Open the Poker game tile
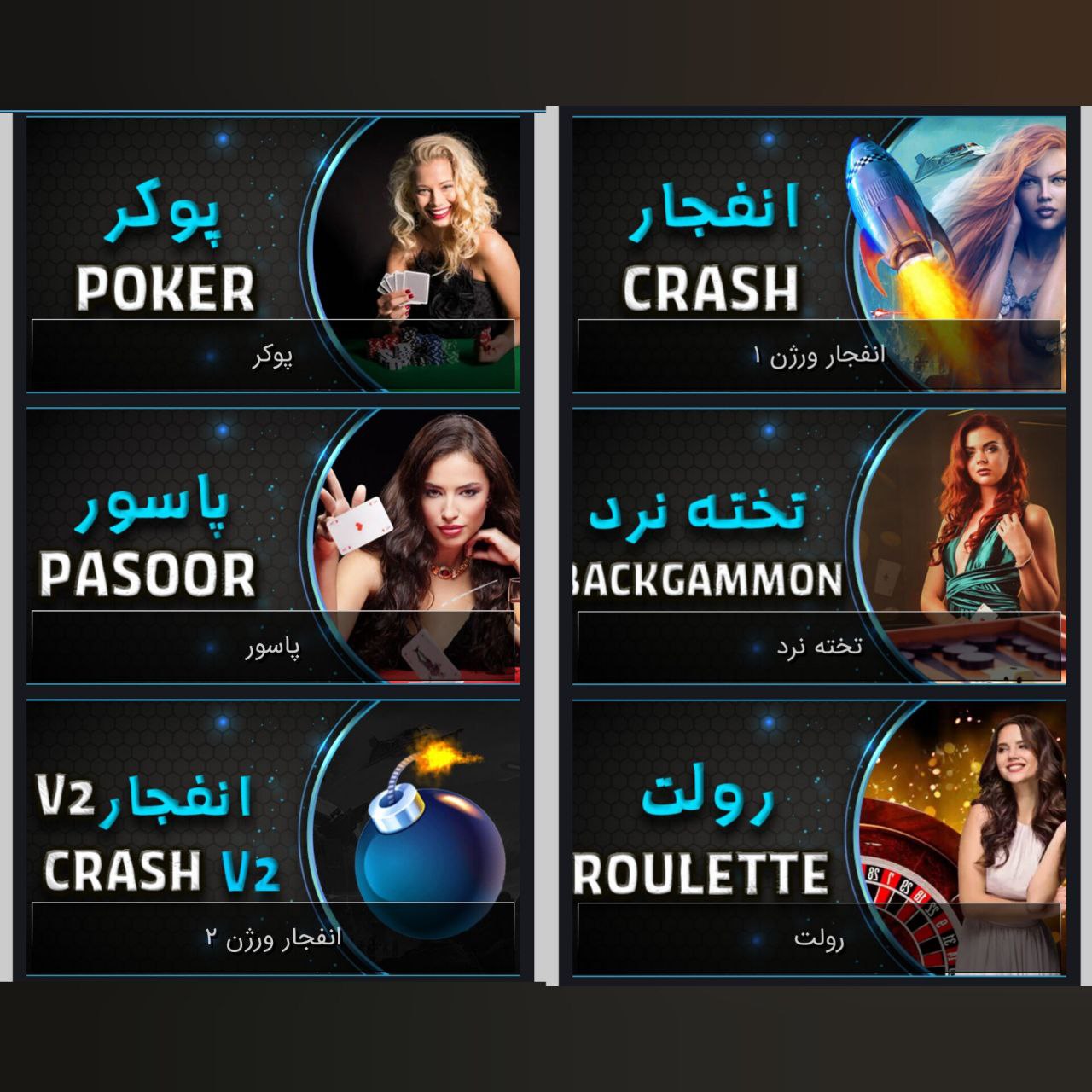Screen dimensions: 1092x1092 [273, 254]
